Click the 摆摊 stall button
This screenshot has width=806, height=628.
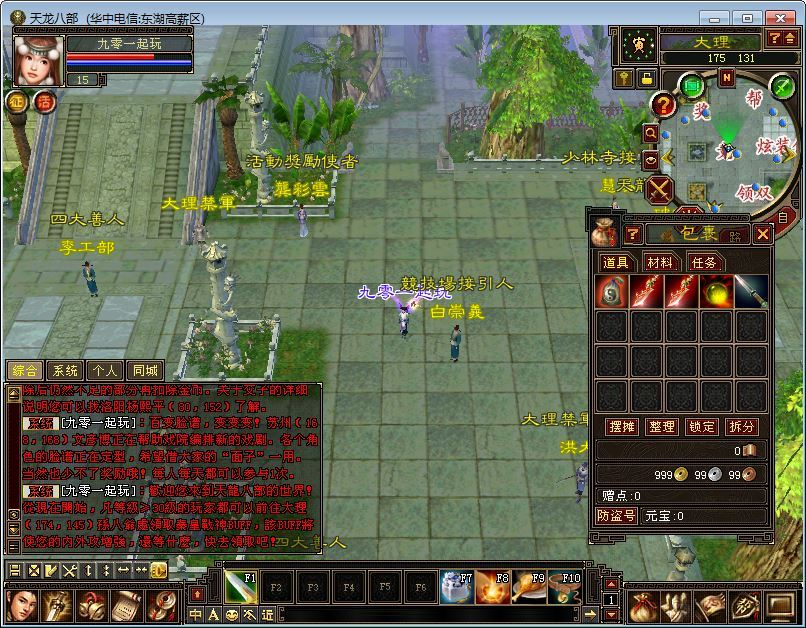tap(623, 426)
